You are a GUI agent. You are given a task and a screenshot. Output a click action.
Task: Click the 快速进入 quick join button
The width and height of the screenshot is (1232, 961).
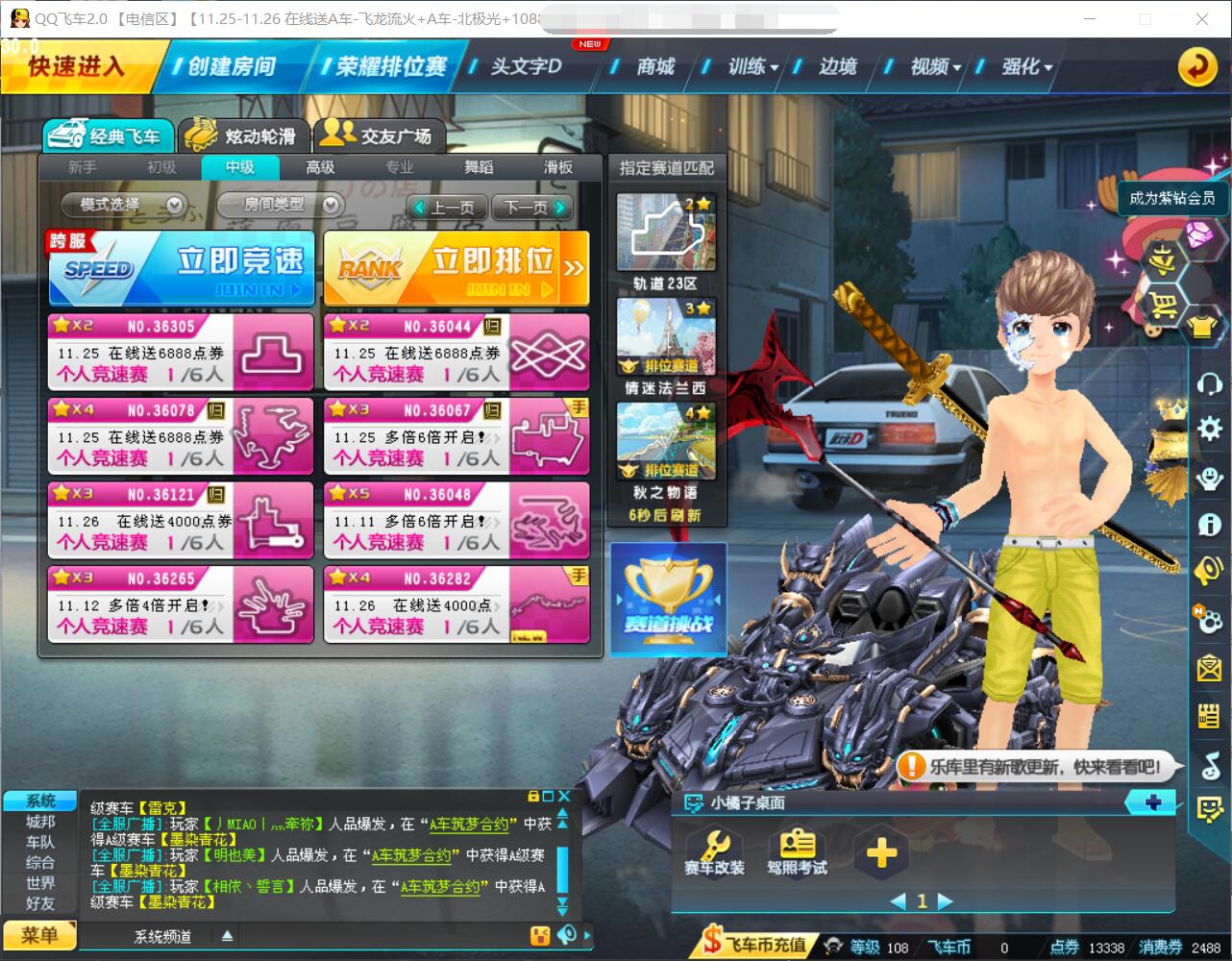click(77, 66)
